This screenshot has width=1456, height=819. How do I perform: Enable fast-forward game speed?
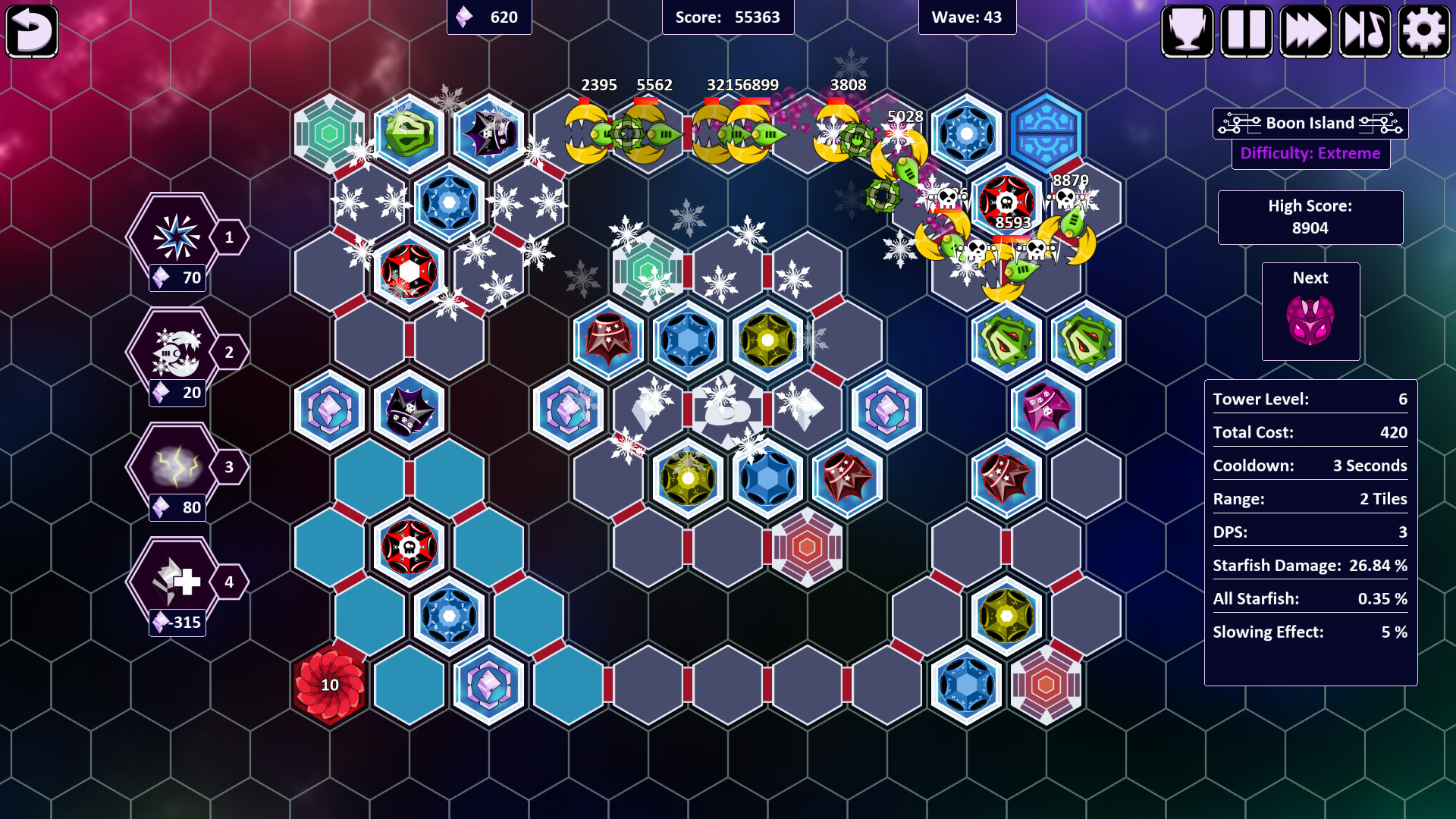click(x=1307, y=31)
